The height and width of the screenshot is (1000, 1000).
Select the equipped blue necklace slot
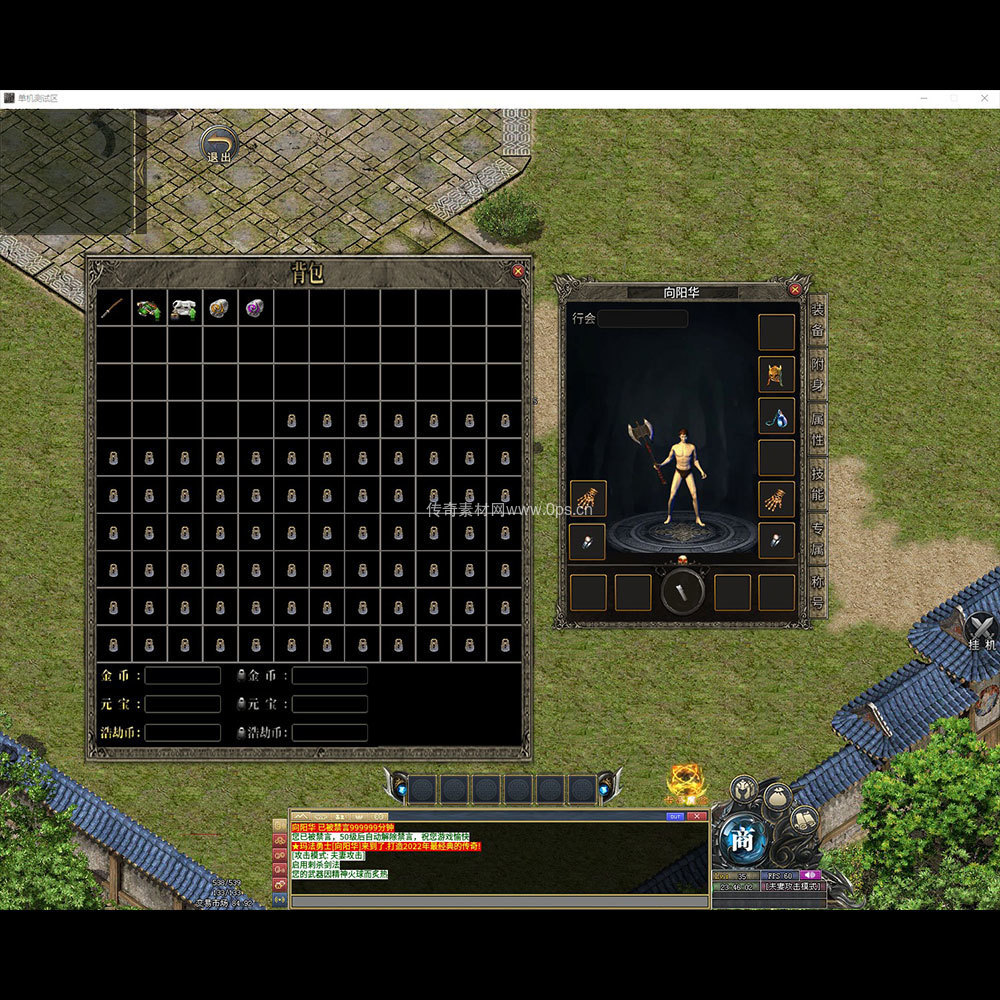click(776, 416)
